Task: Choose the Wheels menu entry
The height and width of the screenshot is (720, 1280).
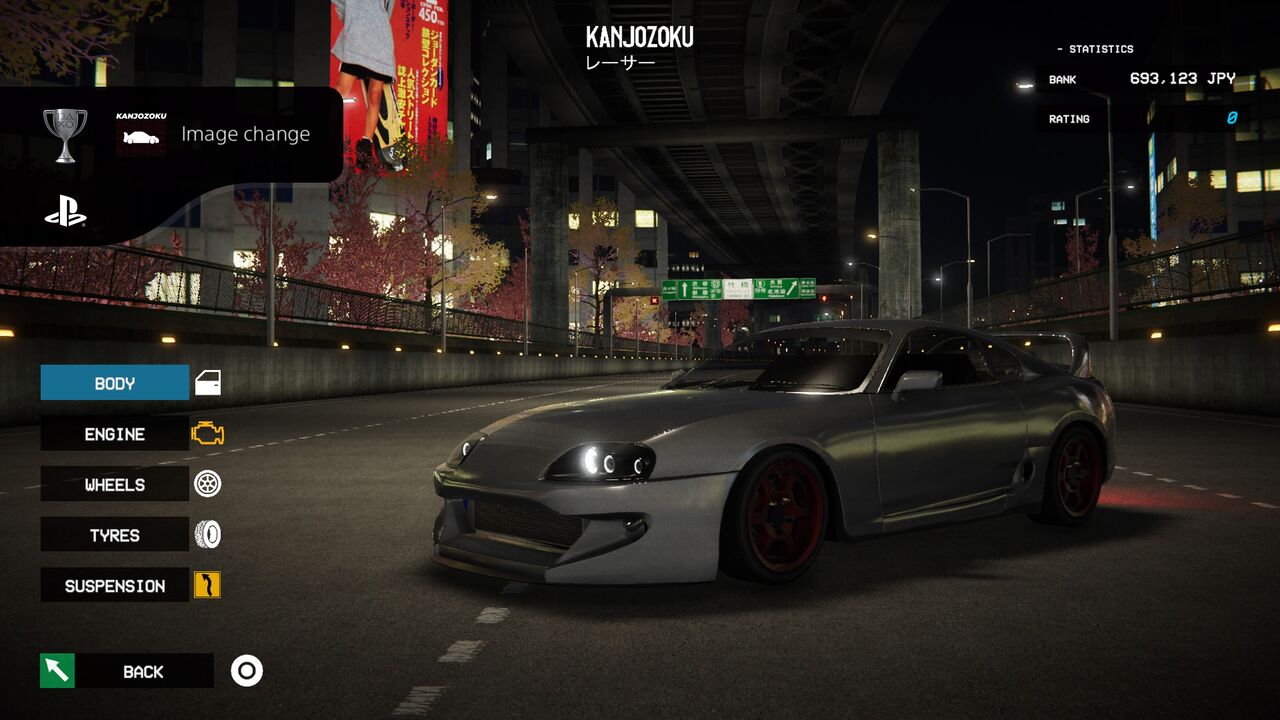Action: pyautogui.click(x=115, y=485)
